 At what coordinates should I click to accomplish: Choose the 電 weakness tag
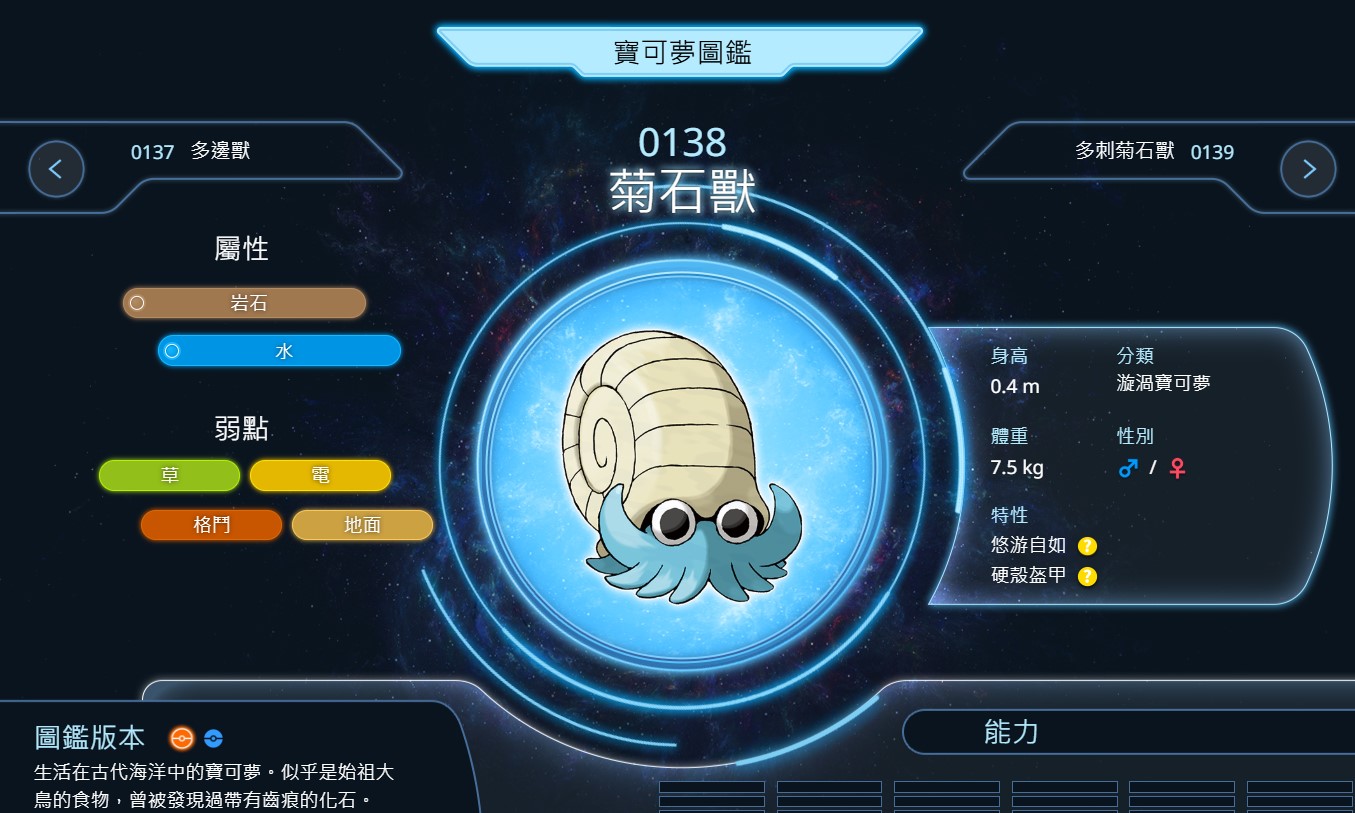coord(320,476)
